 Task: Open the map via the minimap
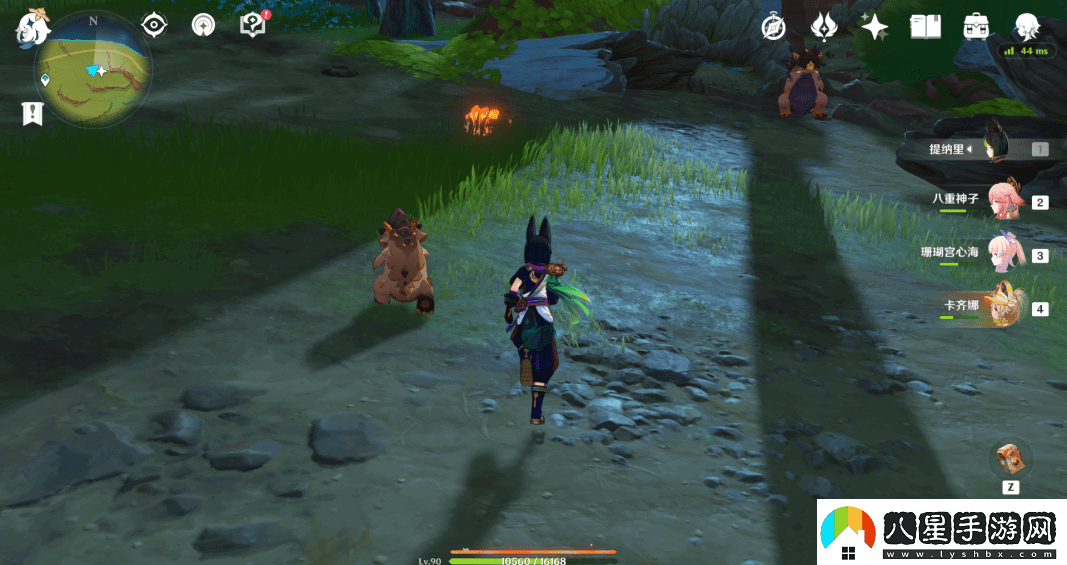(94, 71)
